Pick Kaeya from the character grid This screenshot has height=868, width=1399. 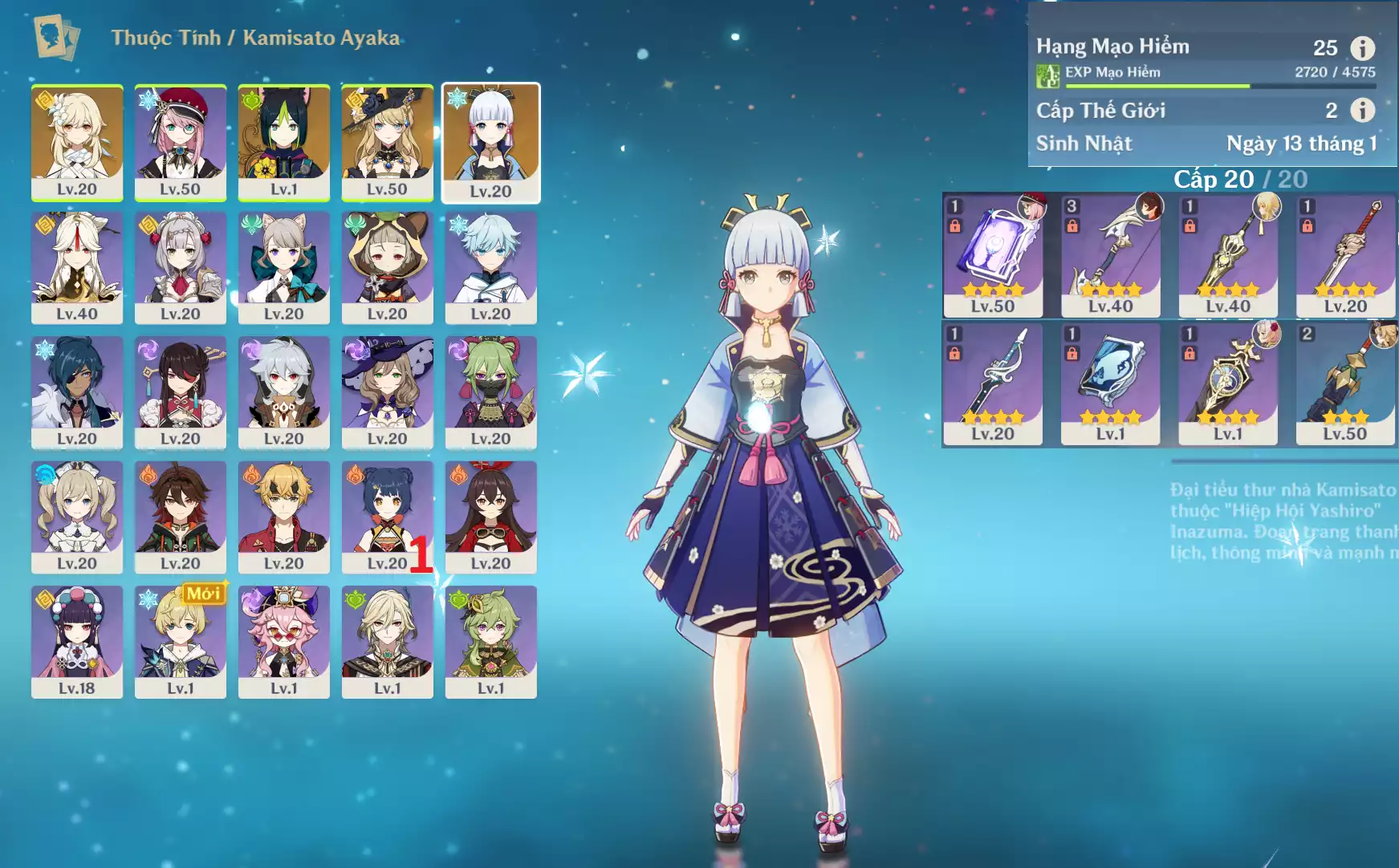(77, 391)
